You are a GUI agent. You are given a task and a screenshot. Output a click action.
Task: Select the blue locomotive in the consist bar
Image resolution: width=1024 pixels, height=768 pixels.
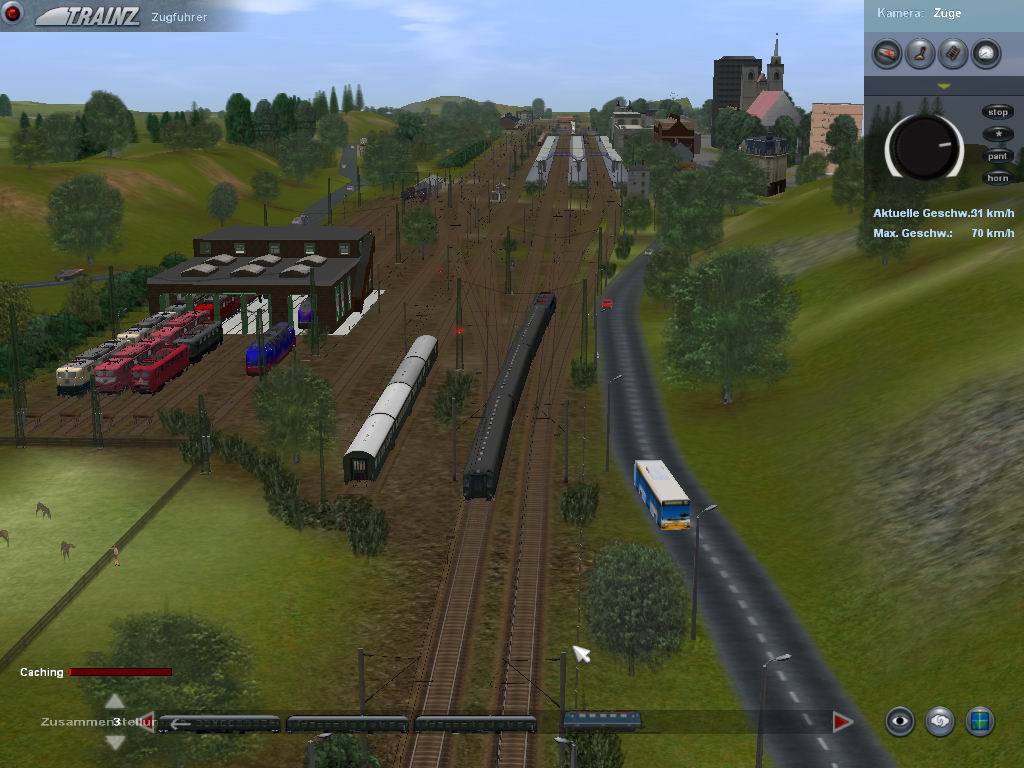(602, 721)
